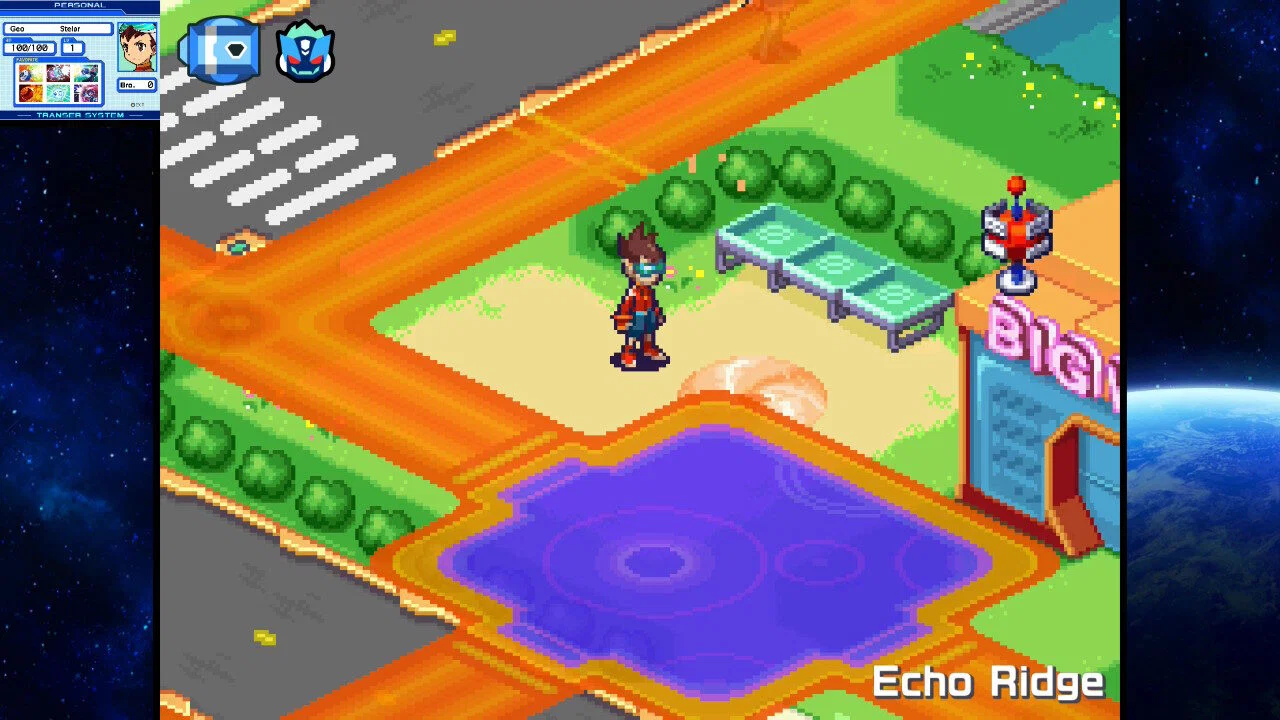Click Geo's portrait in the Personal panel
This screenshot has height=720, width=1280.
(x=136, y=48)
